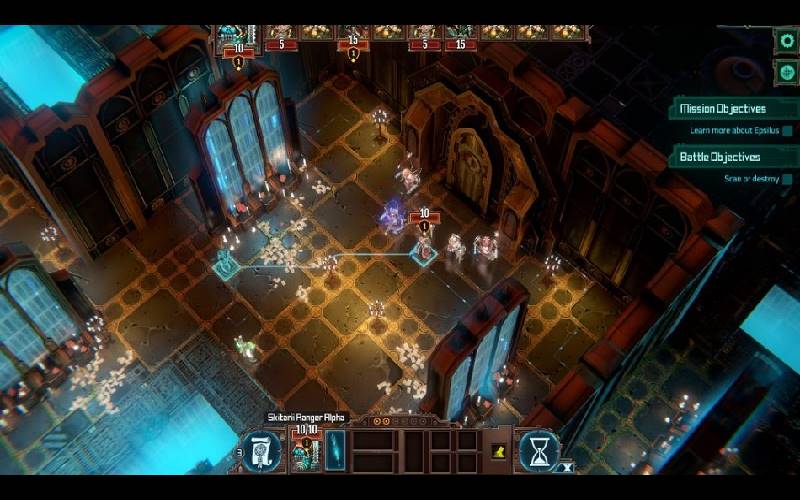Image resolution: width=800 pixels, height=500 pixels.
Task: Choose the blue galvanic rifle weapon slot
Action: (335, 449)
